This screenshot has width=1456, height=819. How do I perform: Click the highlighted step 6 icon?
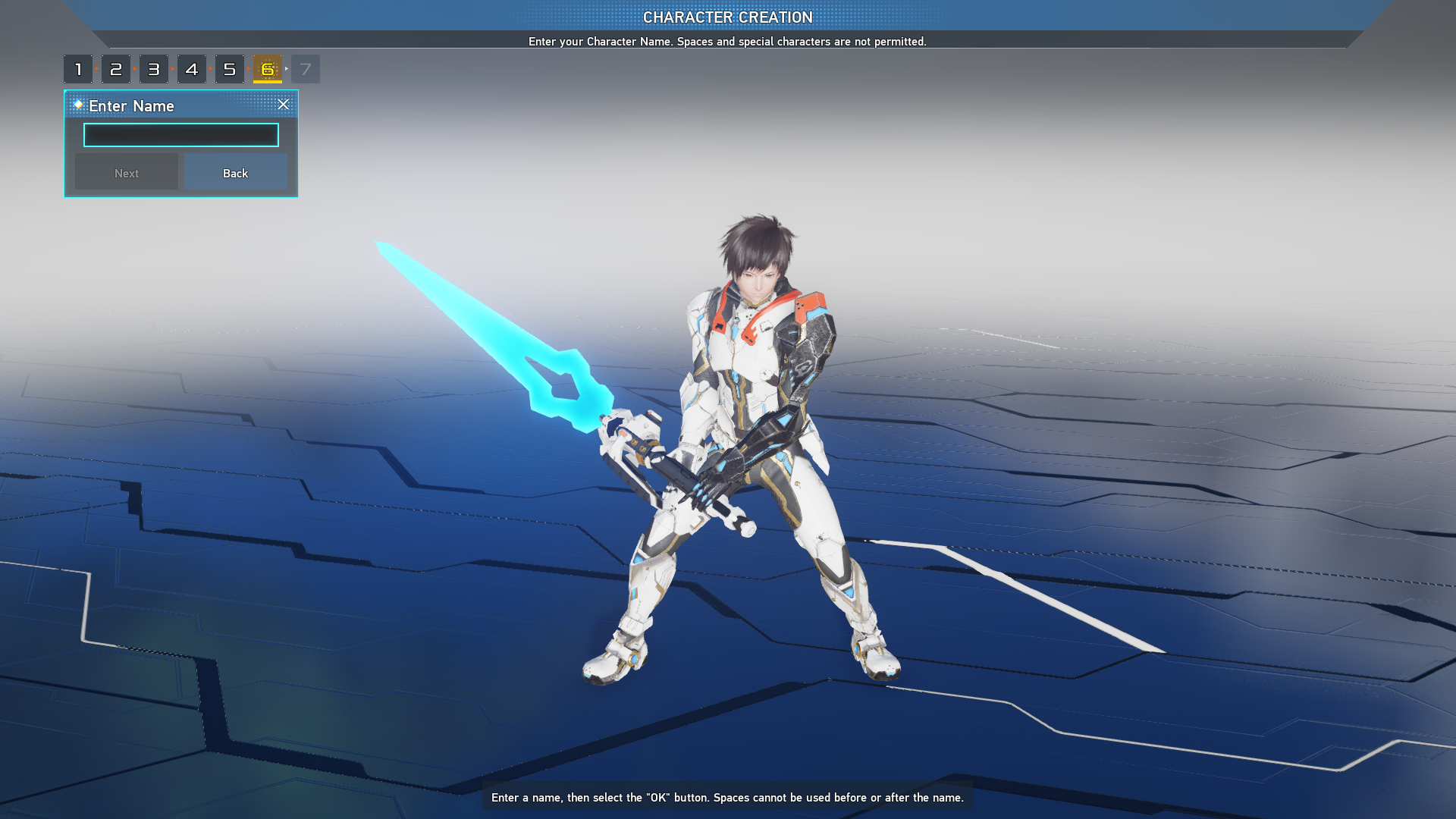(x=267, y=68)
